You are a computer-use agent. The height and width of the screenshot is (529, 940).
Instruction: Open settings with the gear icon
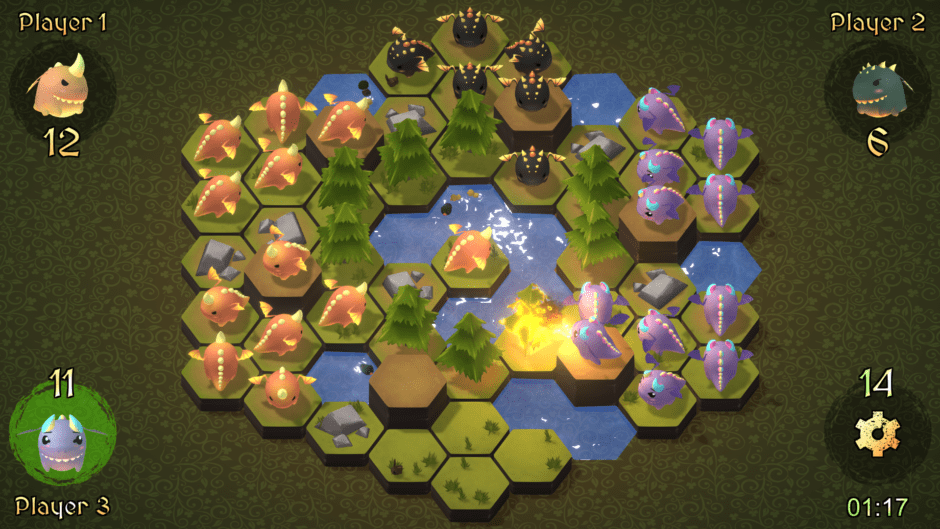click(x=877, y=436)
